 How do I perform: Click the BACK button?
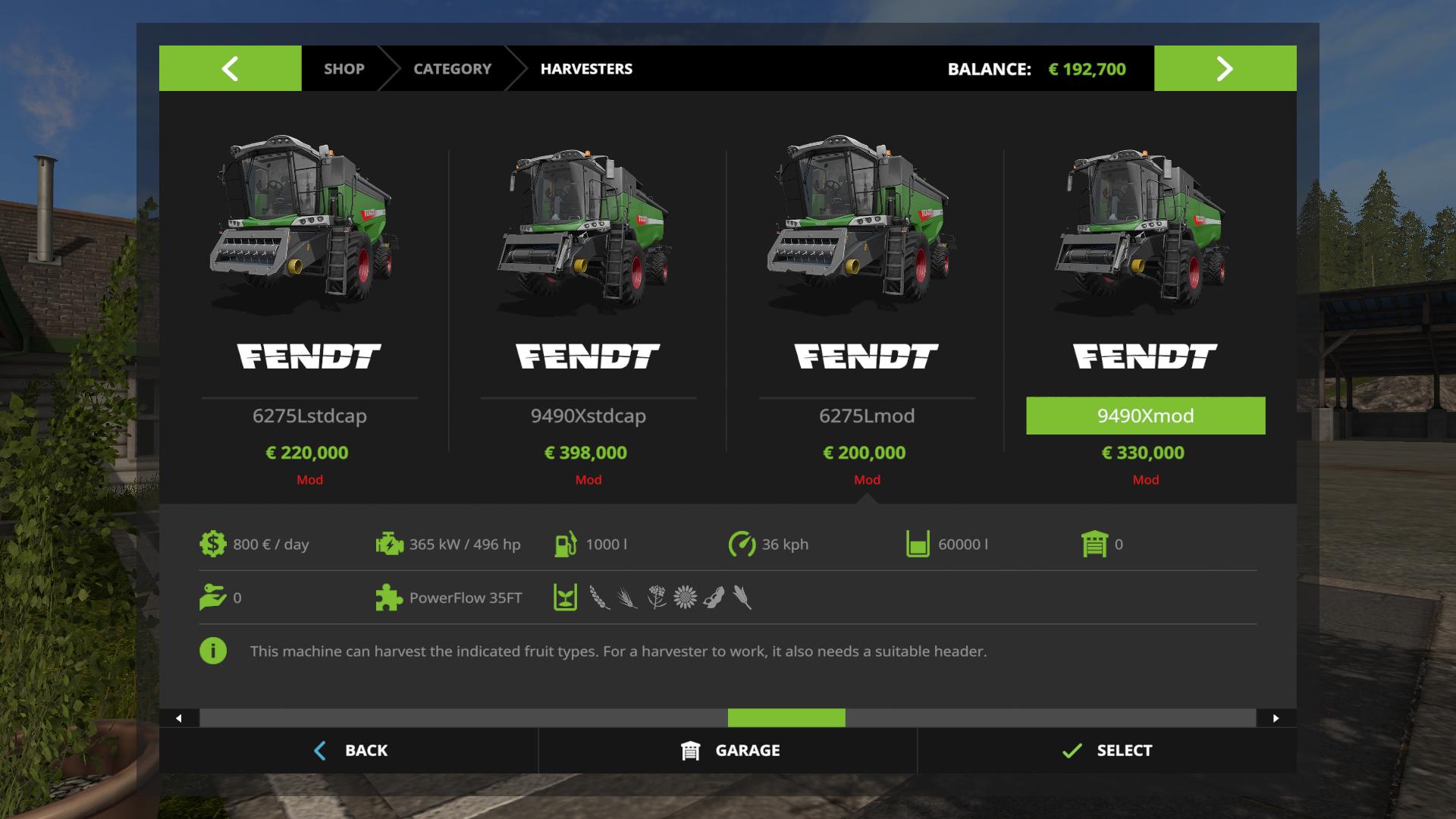point(350,750)
